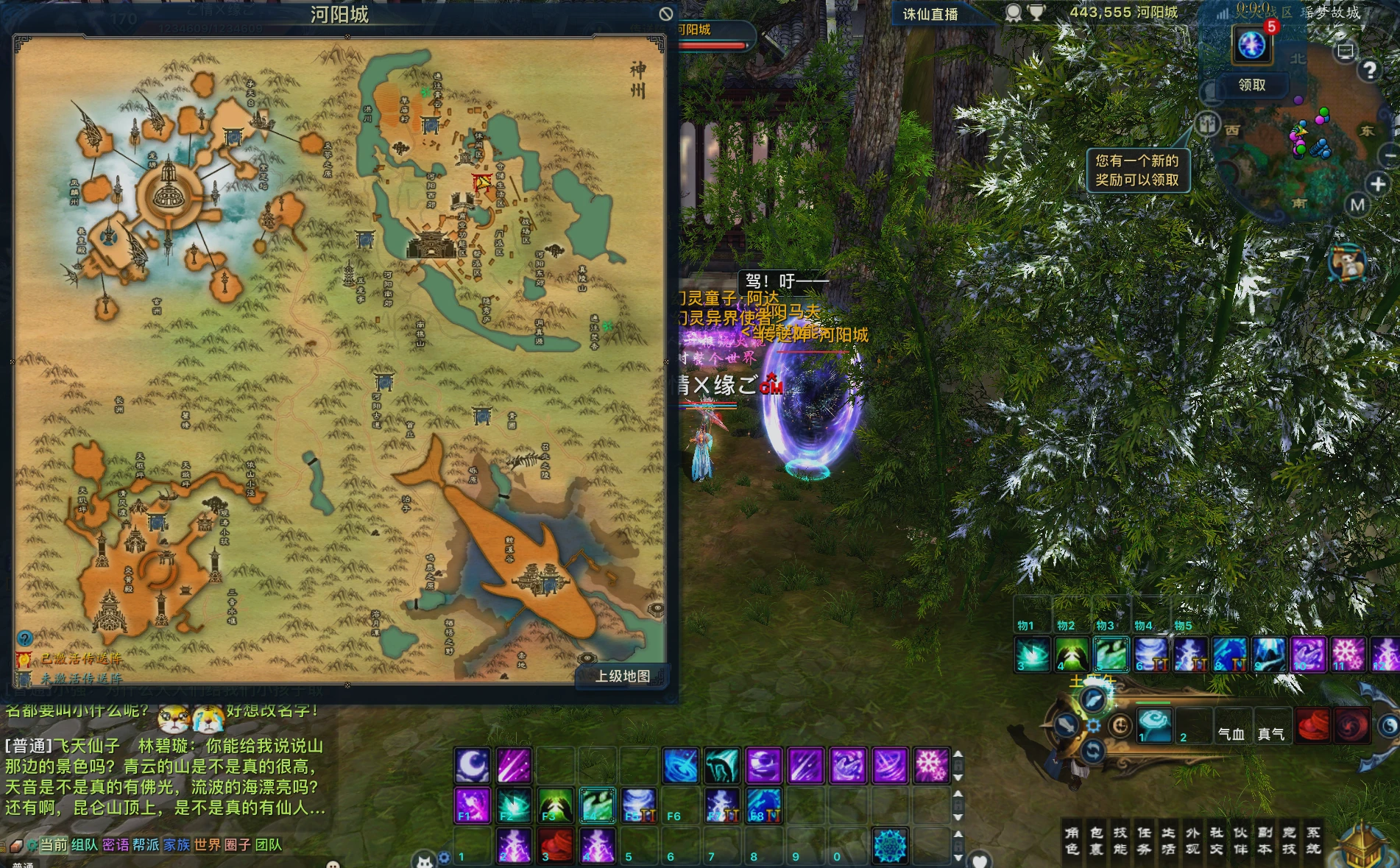Activate the pink snowflake skill in bottom hotbar
Viewport: 1400px width, 868px height.
coord(931,765)
